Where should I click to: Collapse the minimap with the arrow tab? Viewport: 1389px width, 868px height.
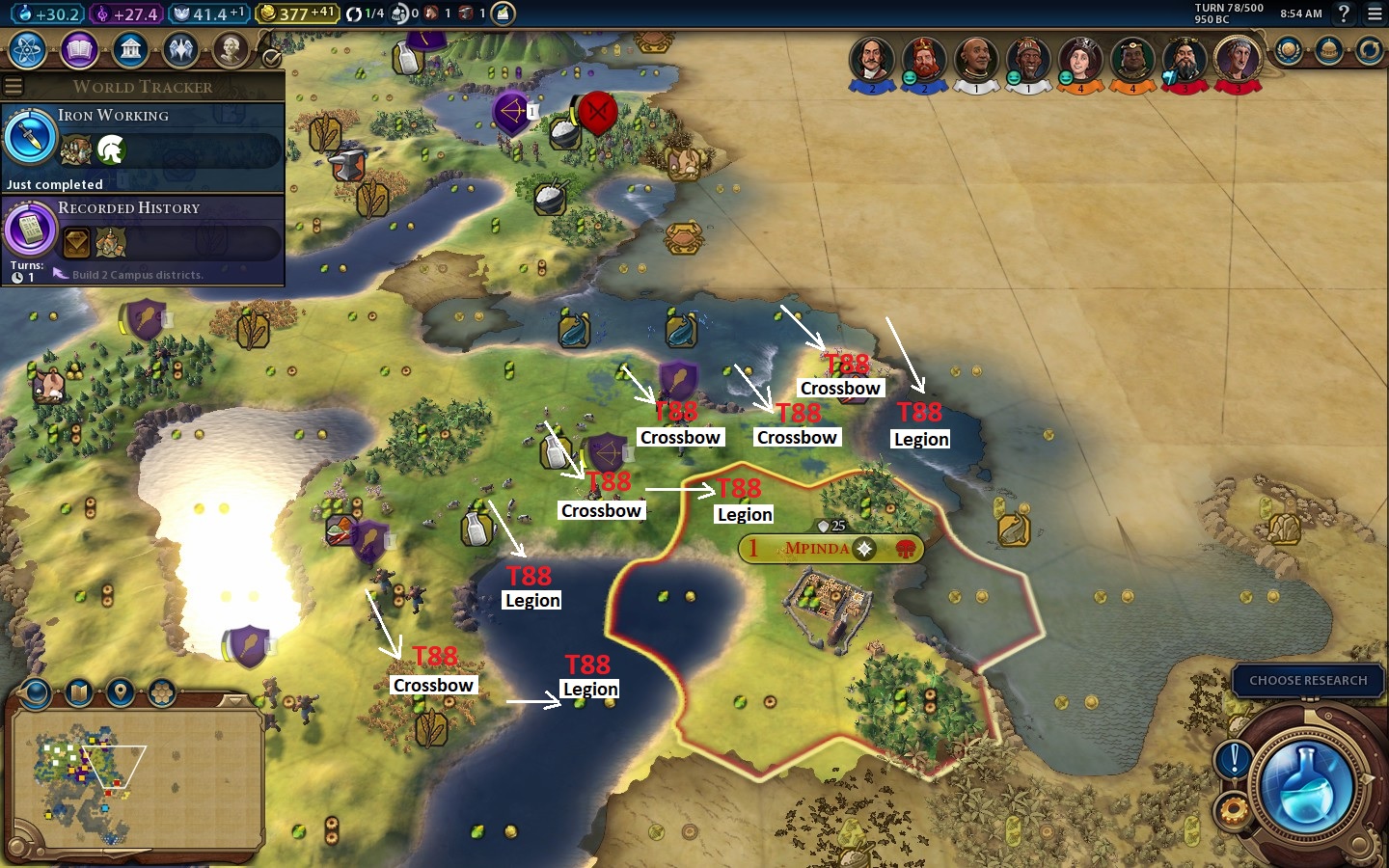[234, 700]
